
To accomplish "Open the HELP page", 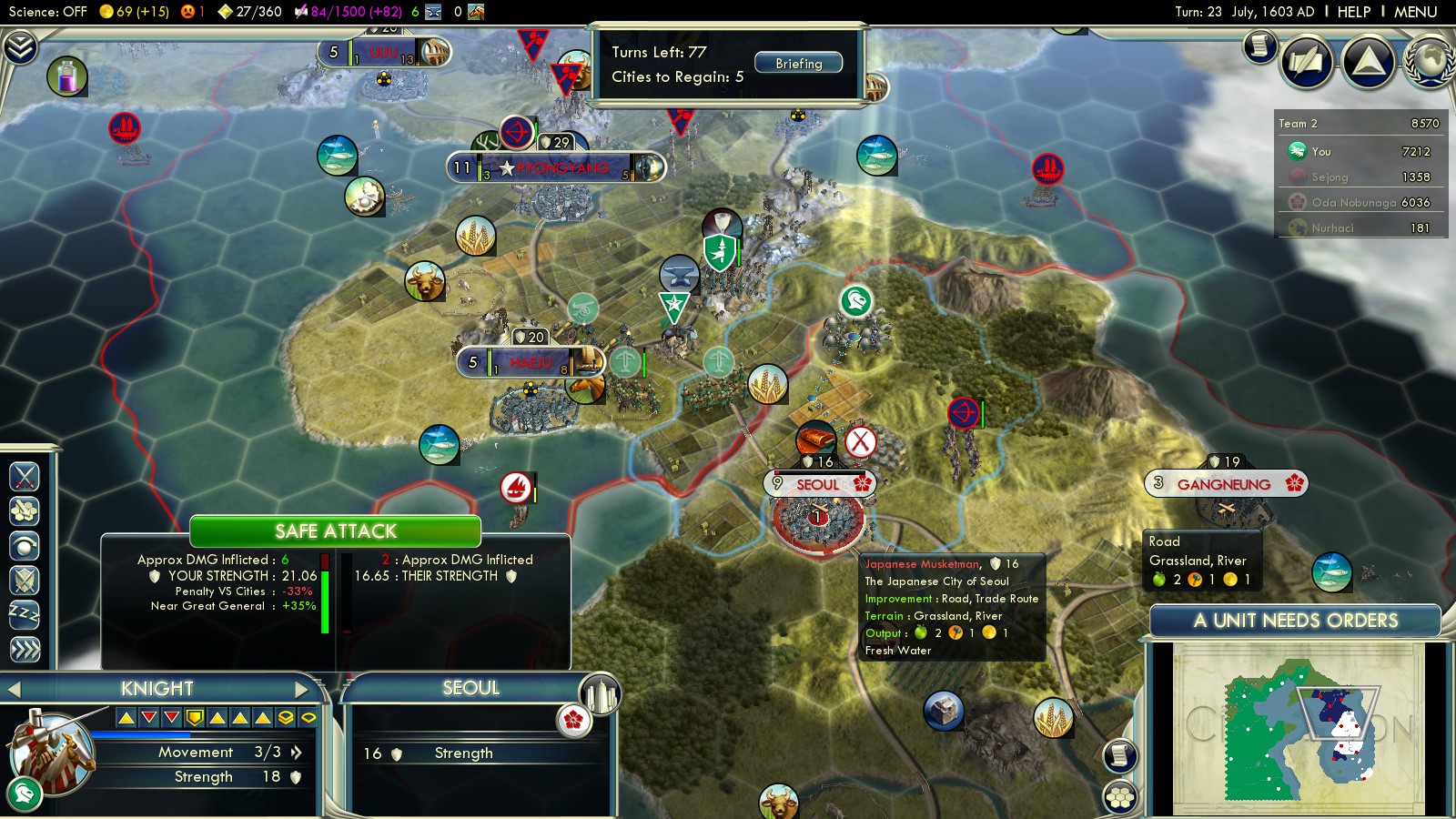I will pos(1353,12).
